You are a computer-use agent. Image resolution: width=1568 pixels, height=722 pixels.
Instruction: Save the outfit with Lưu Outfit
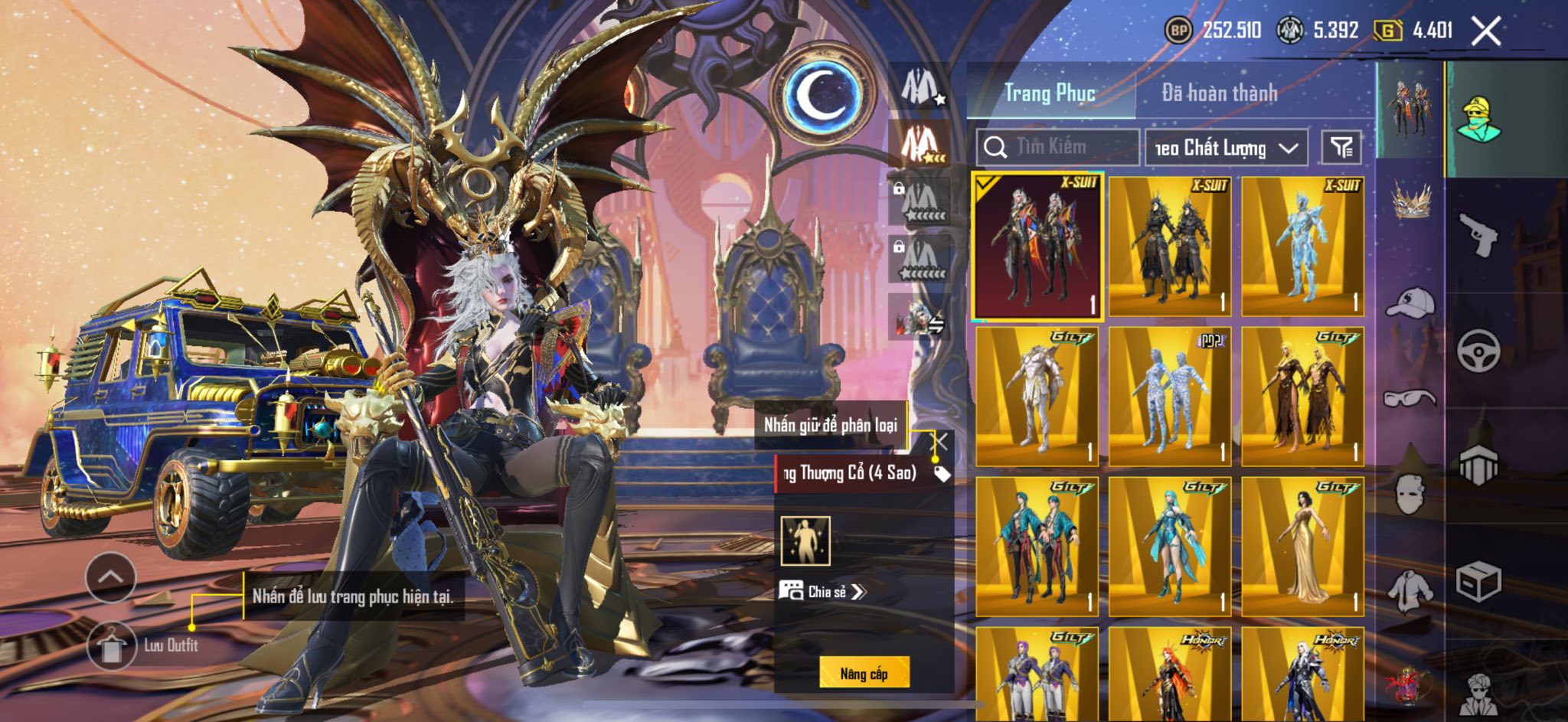pyautogui.click(x=113, y=645)
